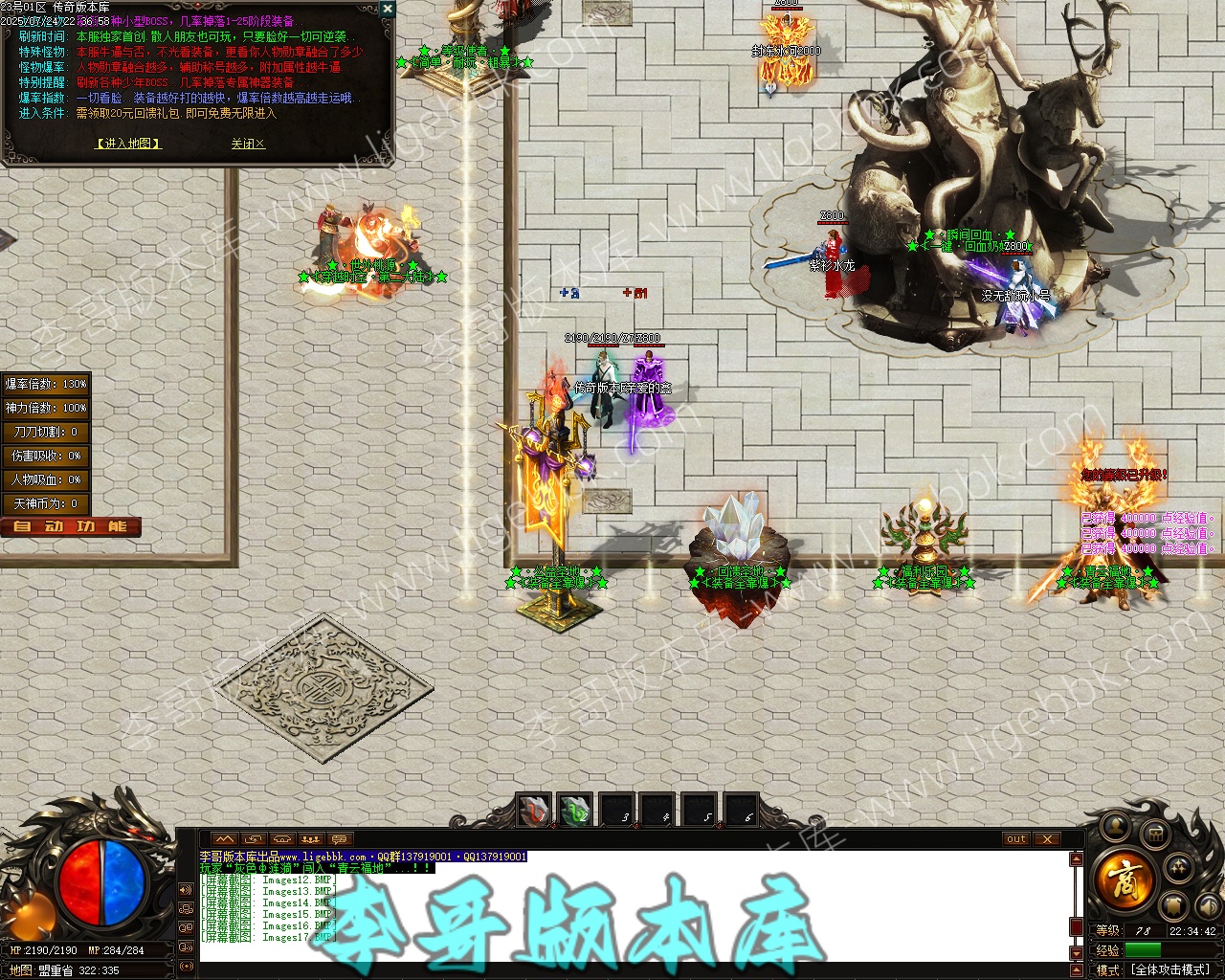Change the 全体攻击模式 attack mode
1225x980 pixels.
(1171, 969)
